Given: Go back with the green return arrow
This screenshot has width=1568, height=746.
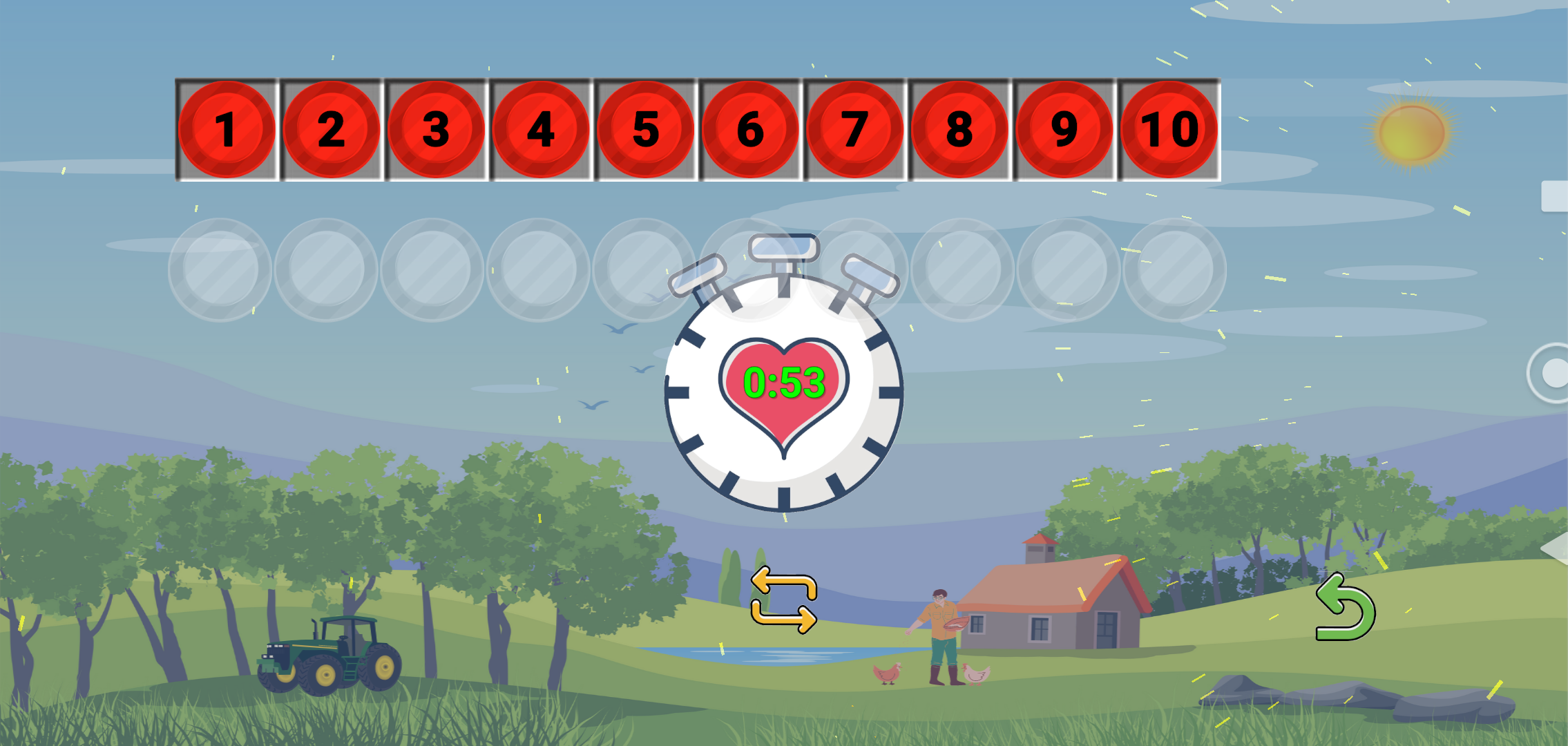Looking at the screenshot, I should click(1345, 608).
